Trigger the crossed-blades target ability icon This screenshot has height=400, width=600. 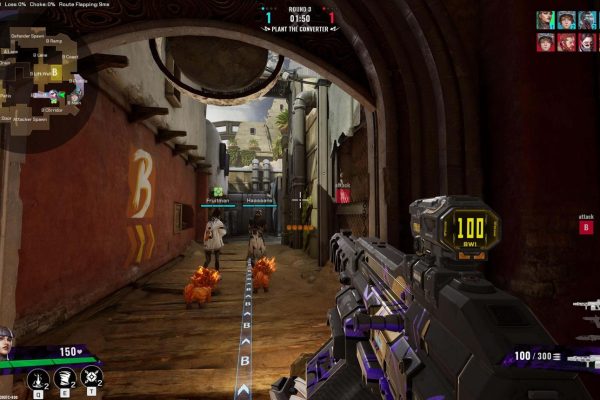click(x=90, y=377)
